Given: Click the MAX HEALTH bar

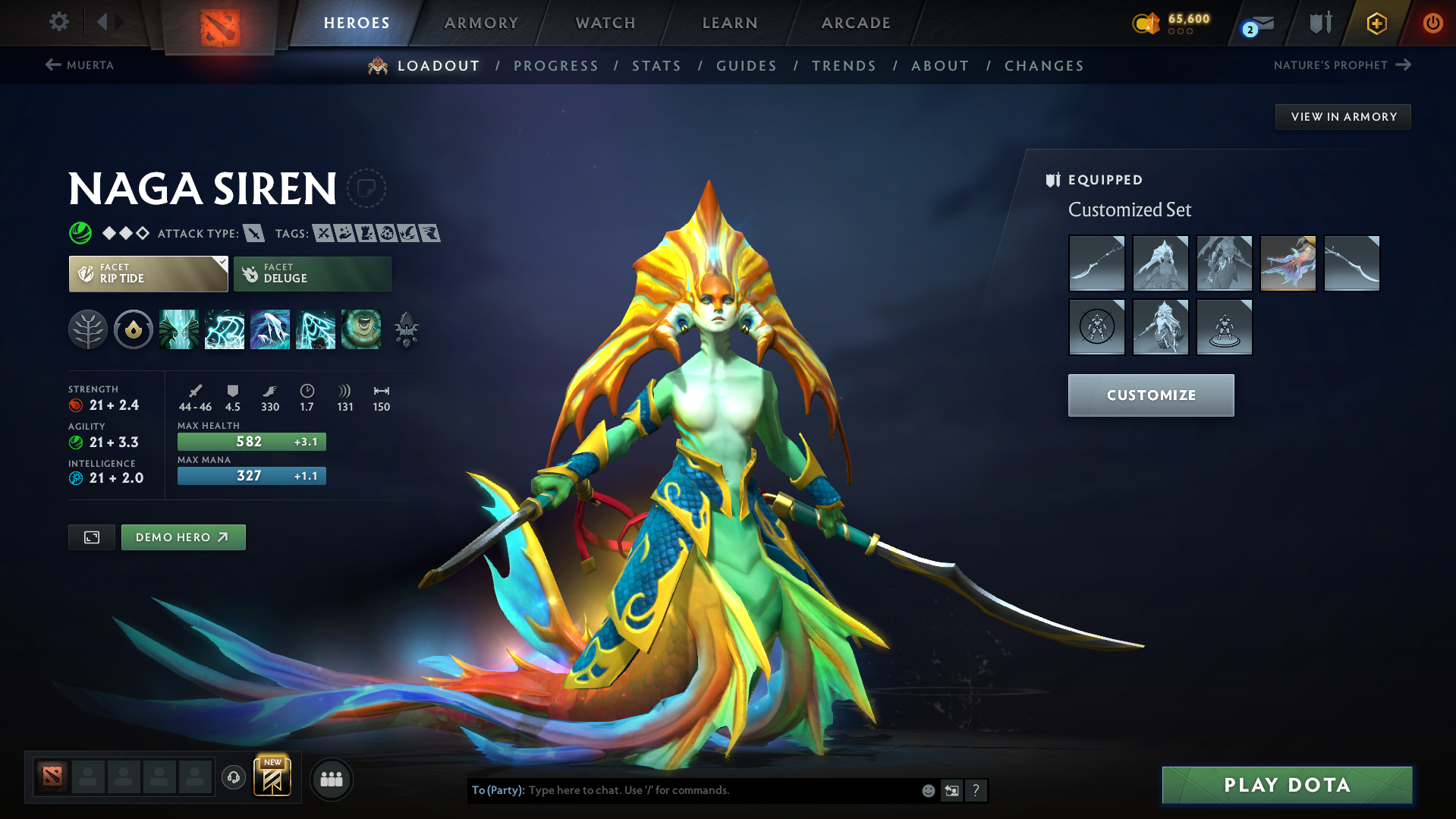Looking at the screenshot, I should point(251,441).
